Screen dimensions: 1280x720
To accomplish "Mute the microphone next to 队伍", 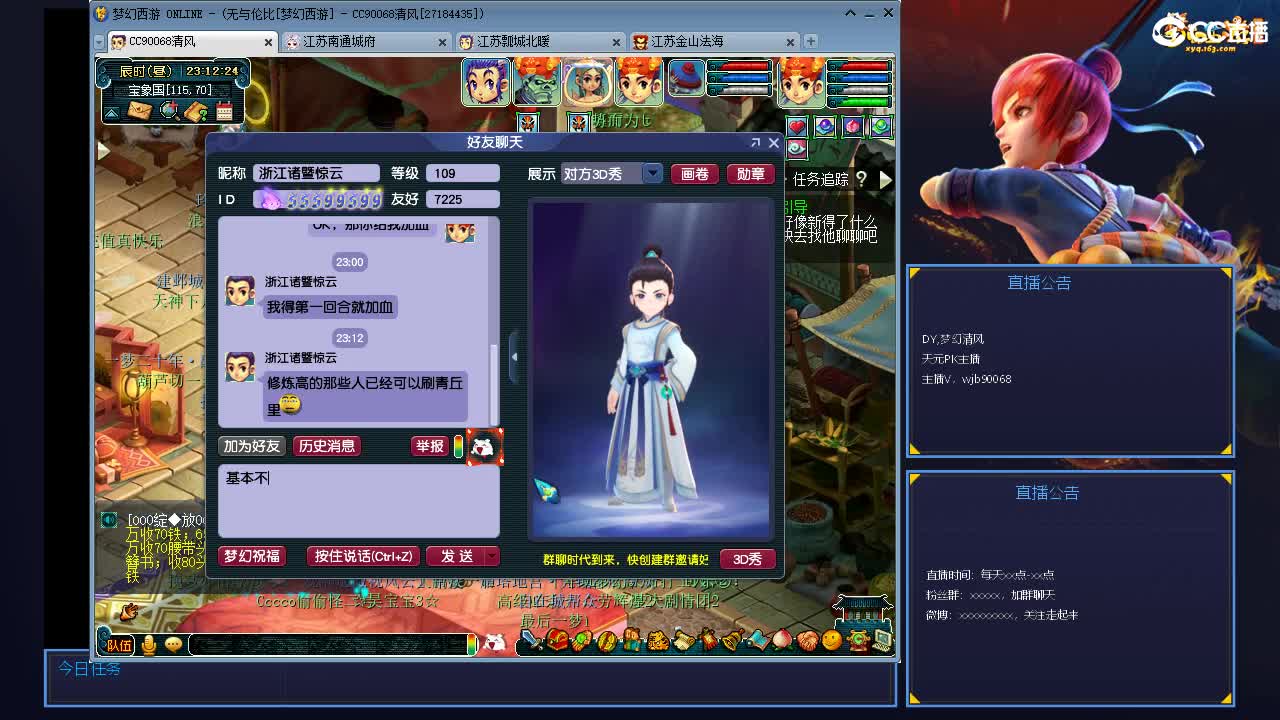I will [148, 645].
